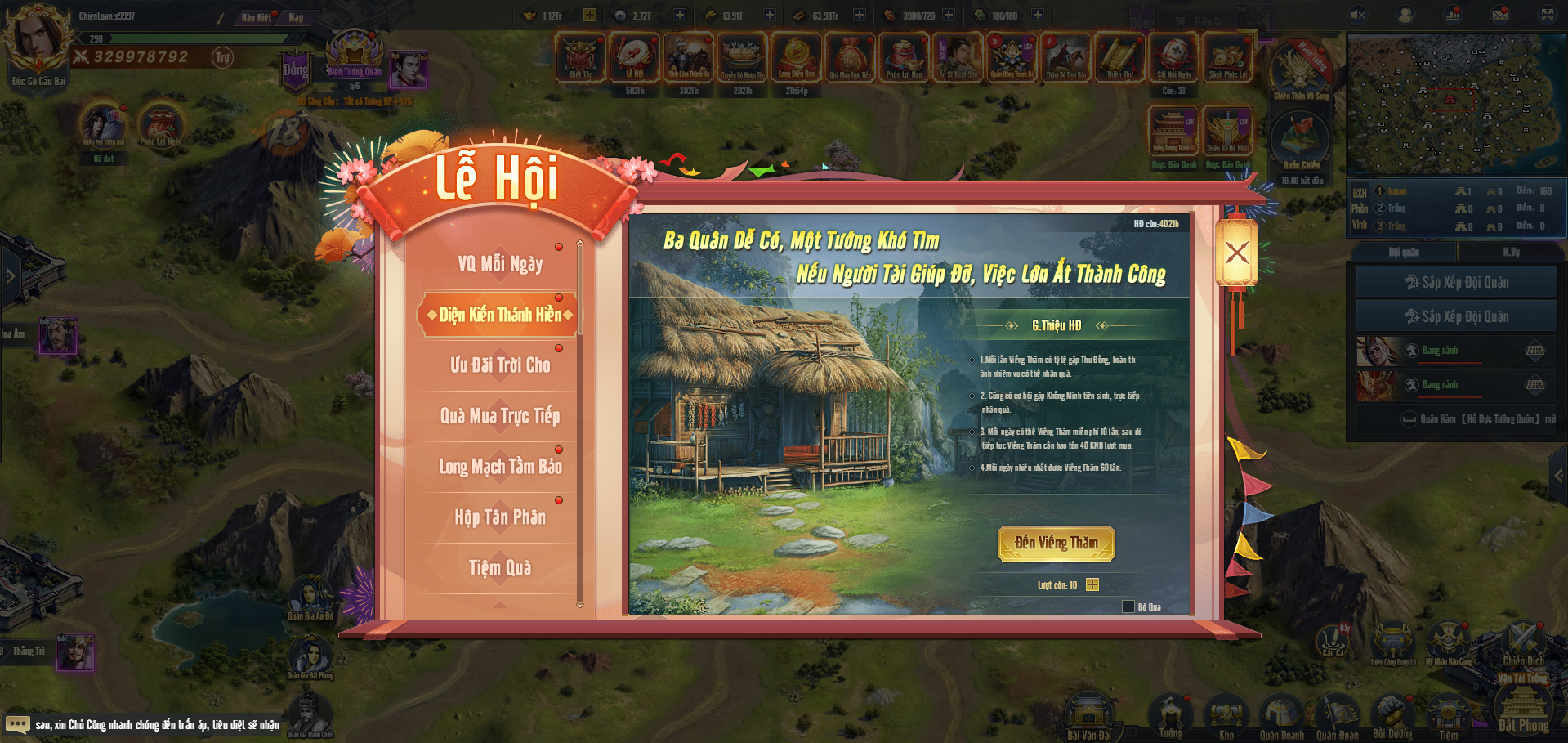Tick the Bỏ Qua checkbox
Image resolution: width=1568 pixels, height=743 pixels.
point(1128,606)
